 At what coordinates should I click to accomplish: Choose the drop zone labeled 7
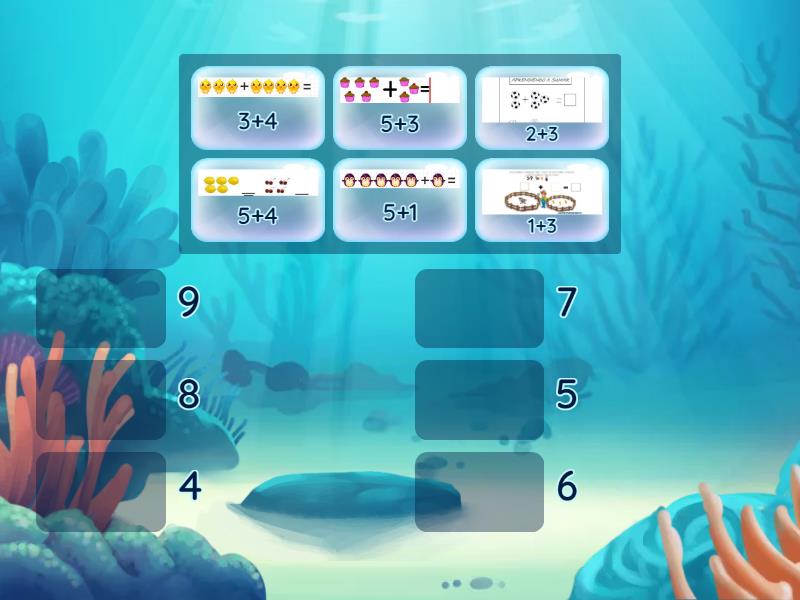pyautogui.click(x=479, y=308)
